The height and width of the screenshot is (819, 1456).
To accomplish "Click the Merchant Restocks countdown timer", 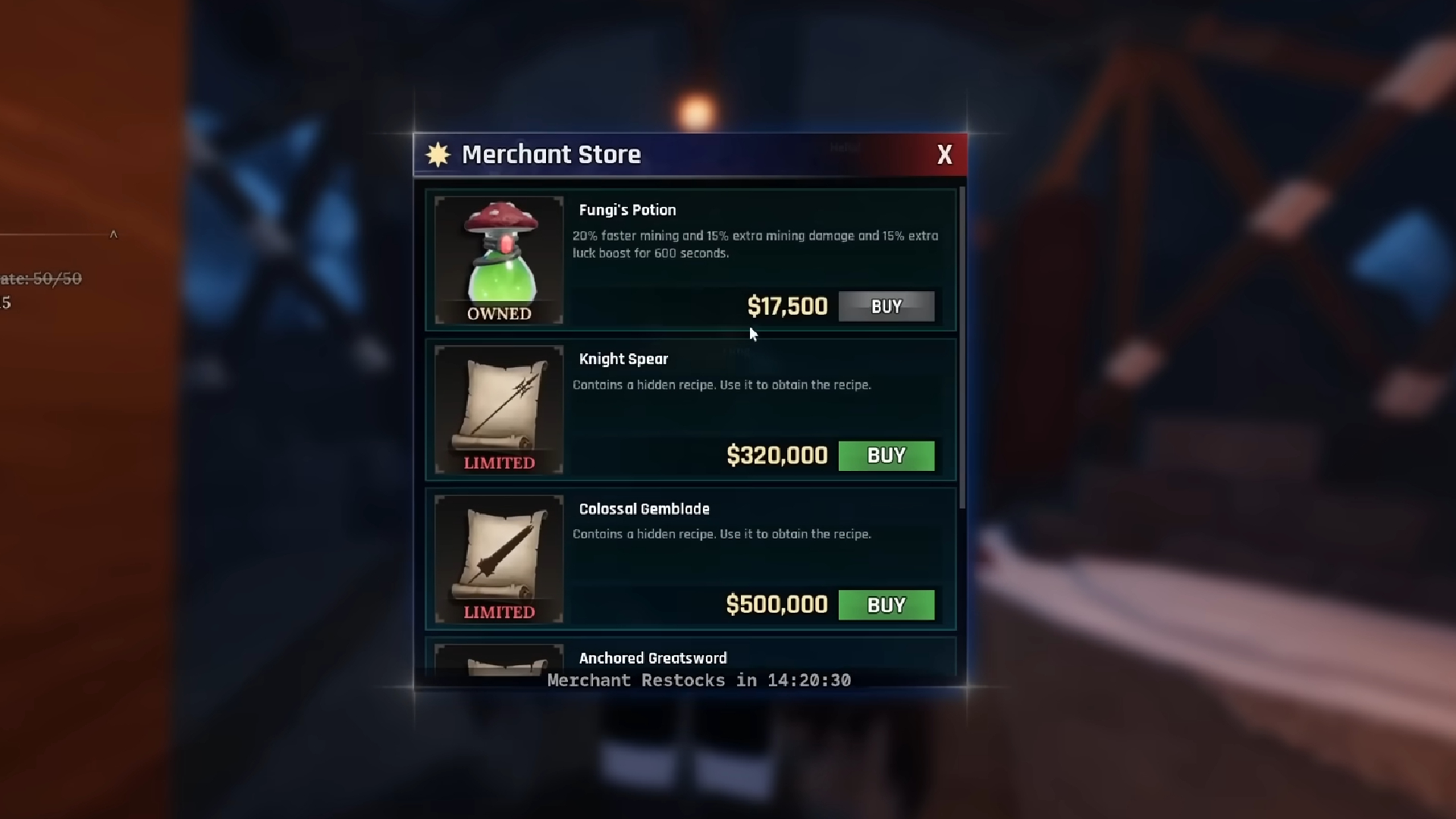I will pyautogui.click(x=697, y=680).
